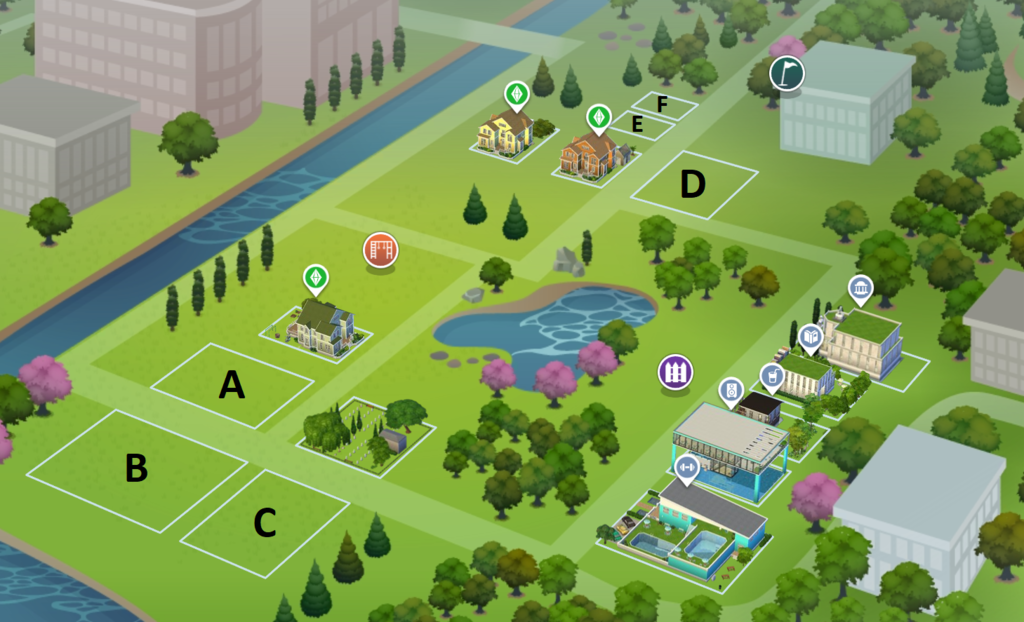The image size is (1024, 622).
Task: Select the orange playground marker
Action: [x=380, y=249]
